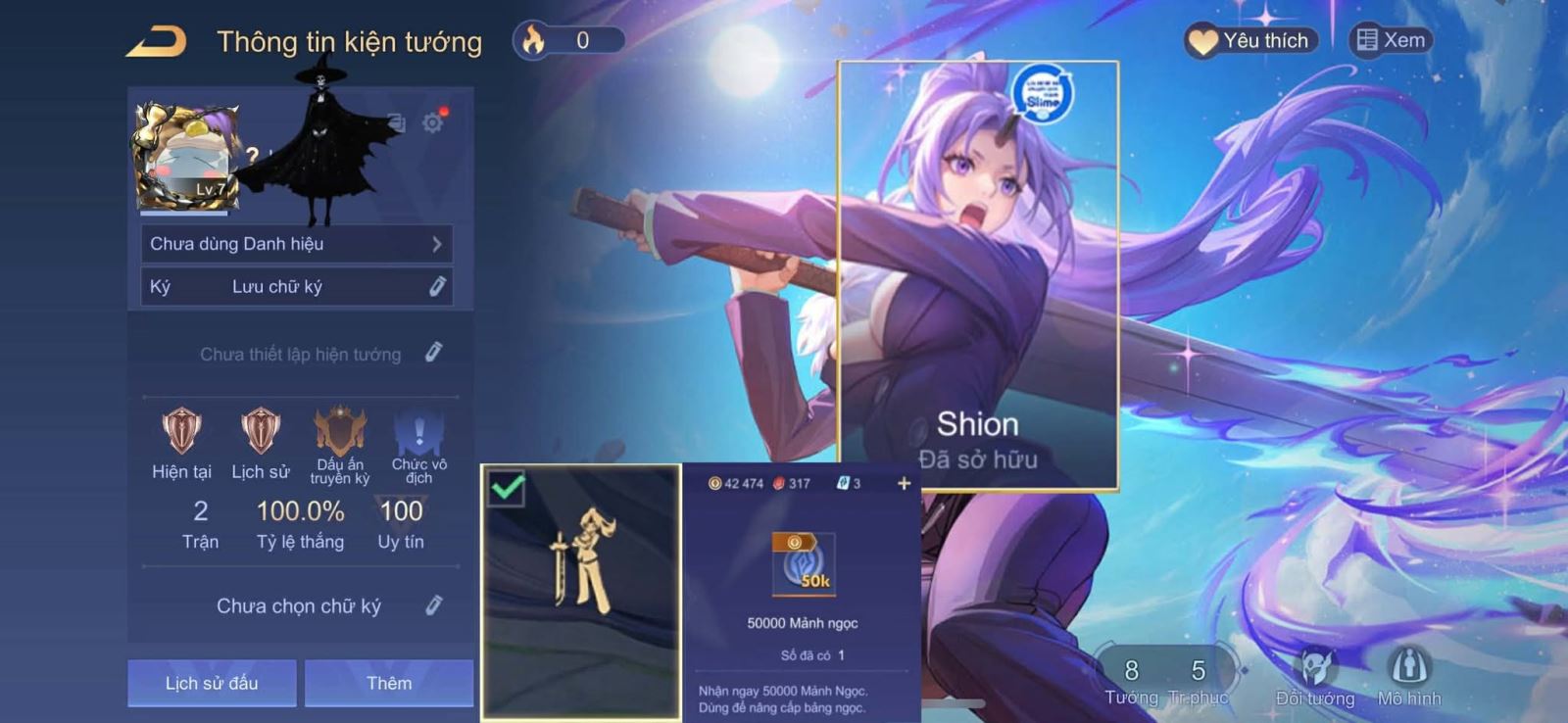
Task: Click the Thêm button
Action: point(389,683)
